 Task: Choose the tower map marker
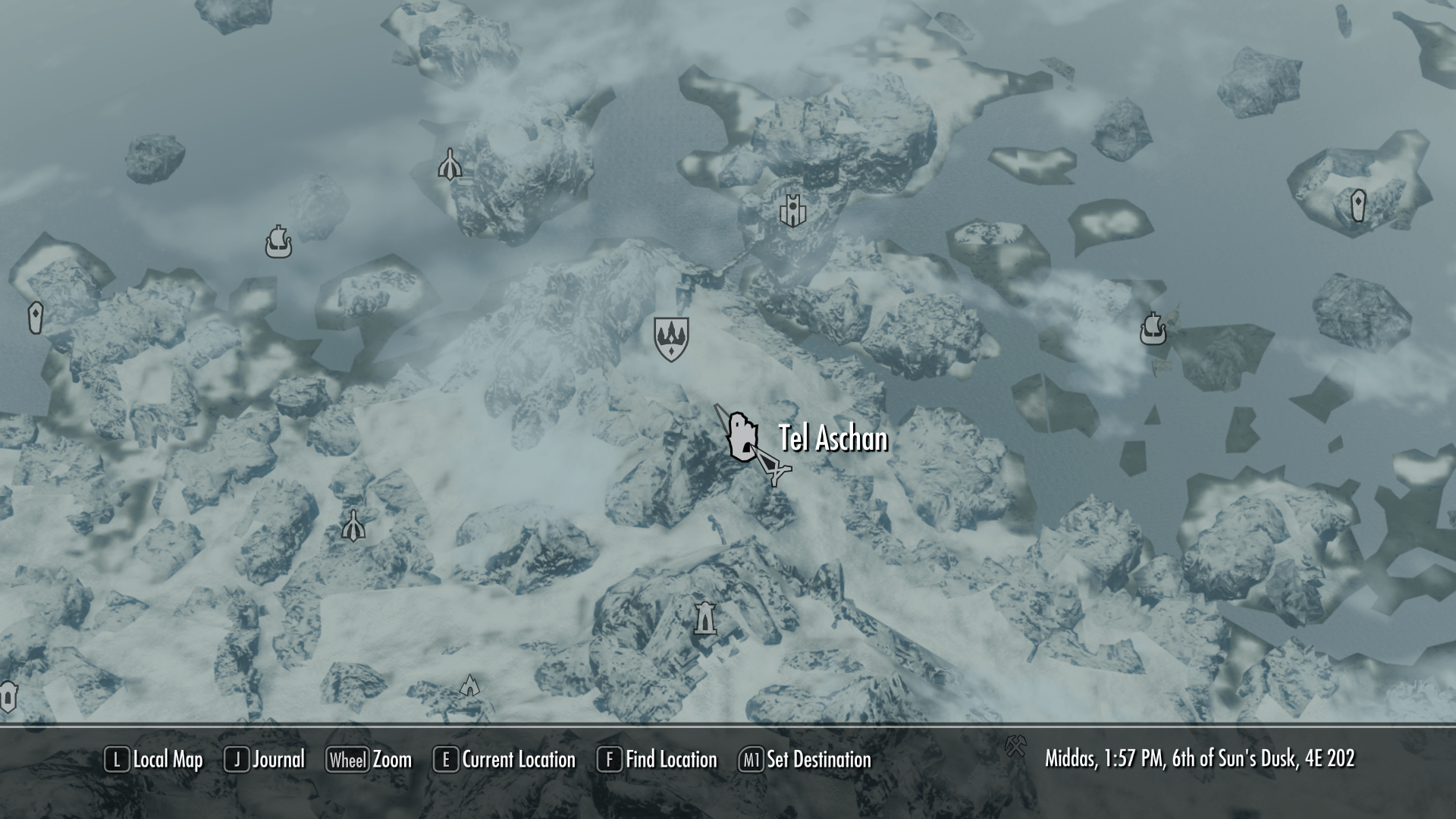click(x=705, y=618)
